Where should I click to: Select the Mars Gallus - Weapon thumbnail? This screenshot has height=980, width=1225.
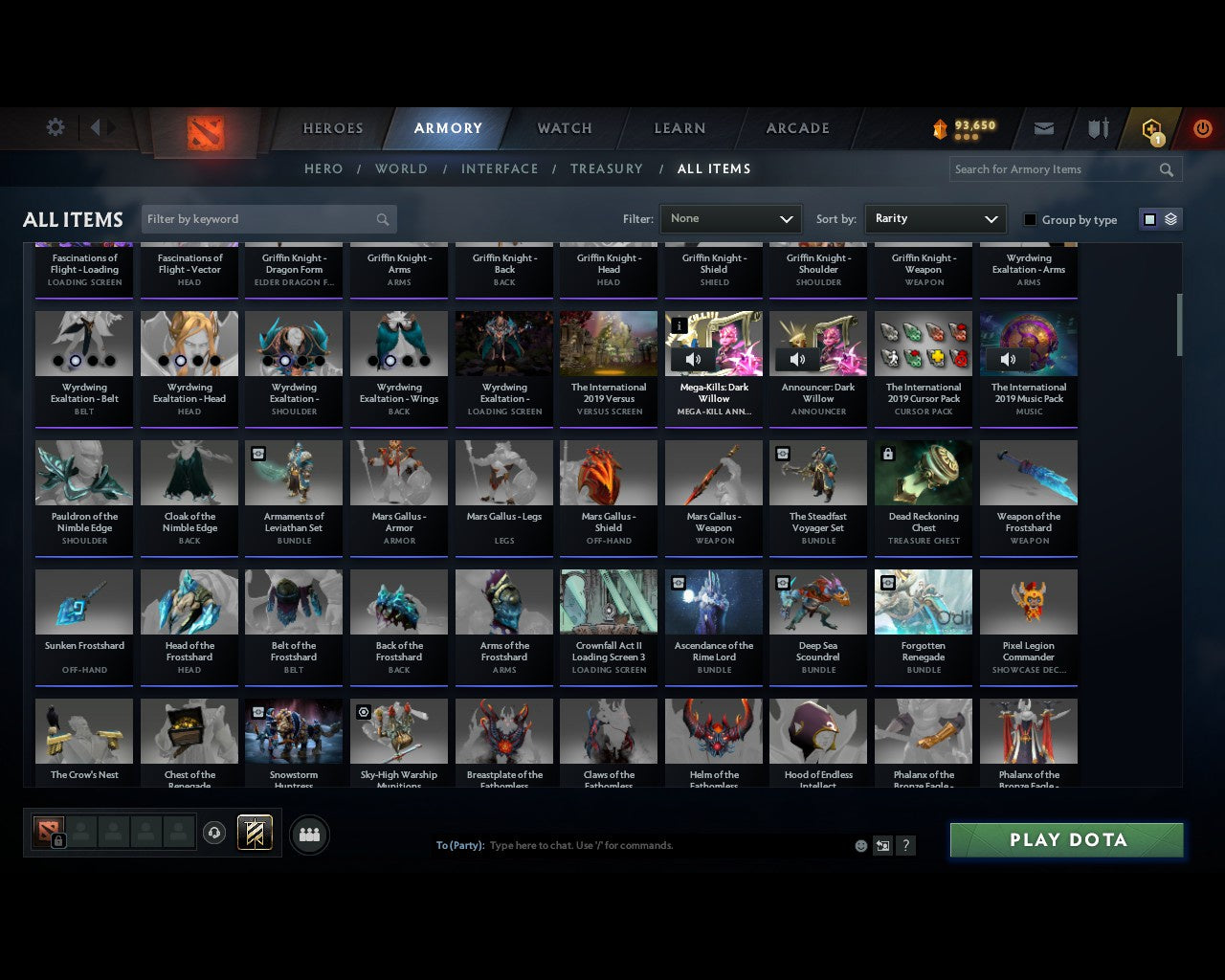click(713, 472)
